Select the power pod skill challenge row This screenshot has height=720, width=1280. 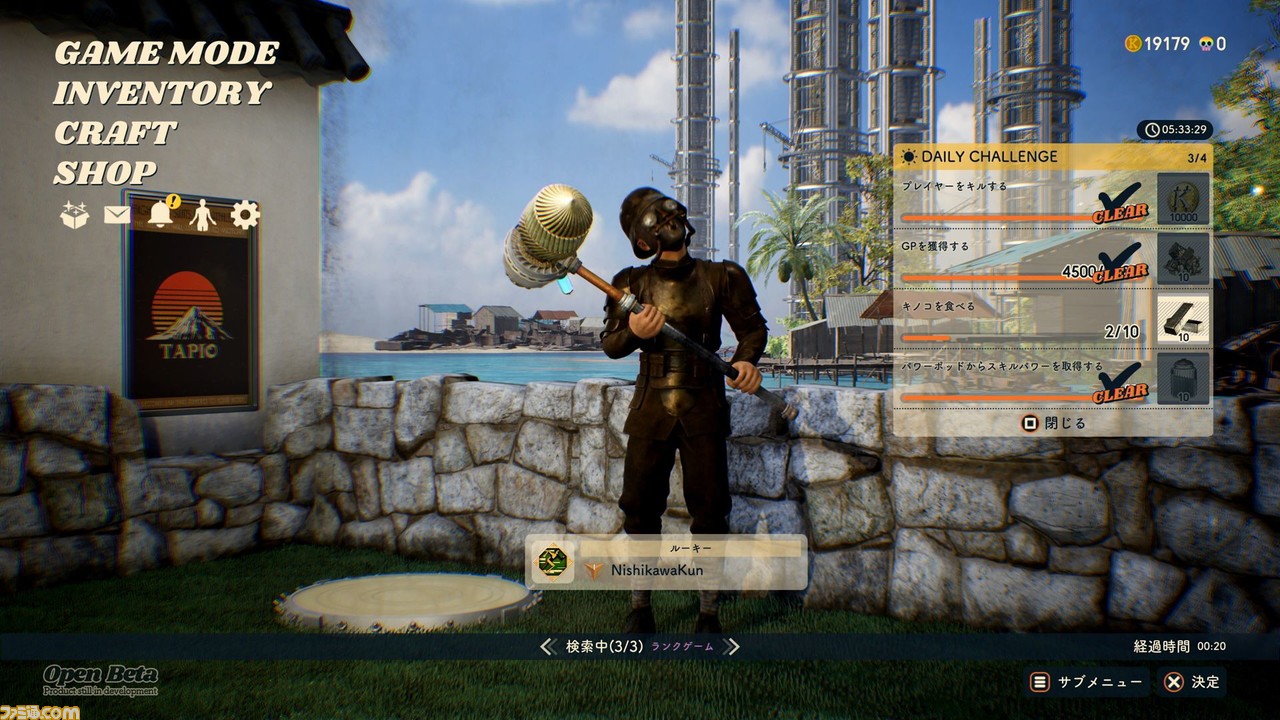pyautogui.click(x=1025, y=380)
